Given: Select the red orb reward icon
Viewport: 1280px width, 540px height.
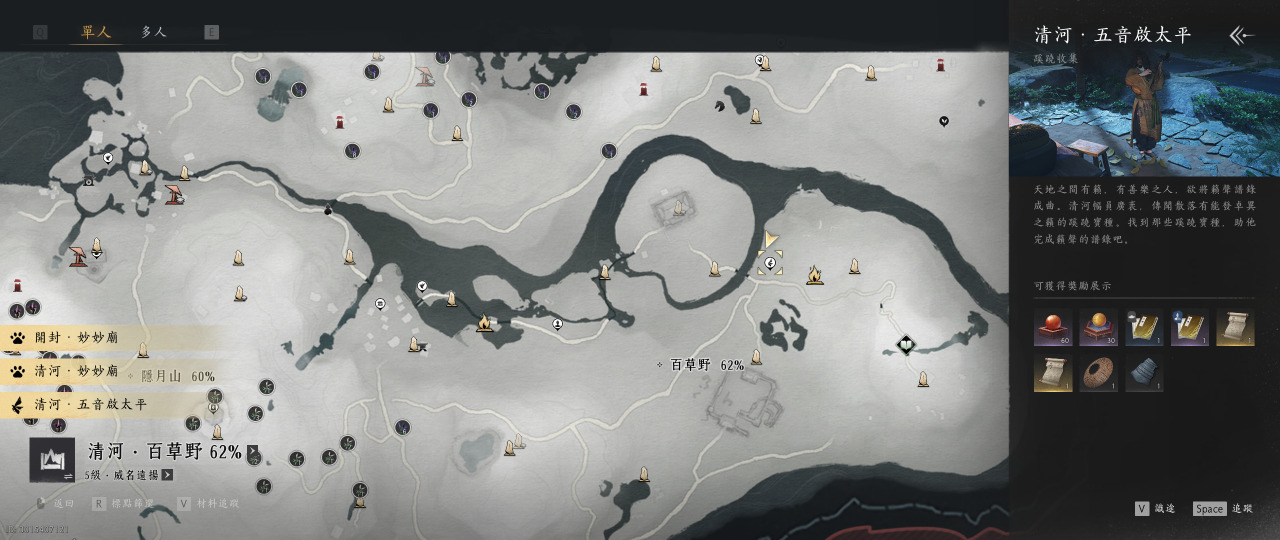Looking at the screenshot, I should point(1052,327).
